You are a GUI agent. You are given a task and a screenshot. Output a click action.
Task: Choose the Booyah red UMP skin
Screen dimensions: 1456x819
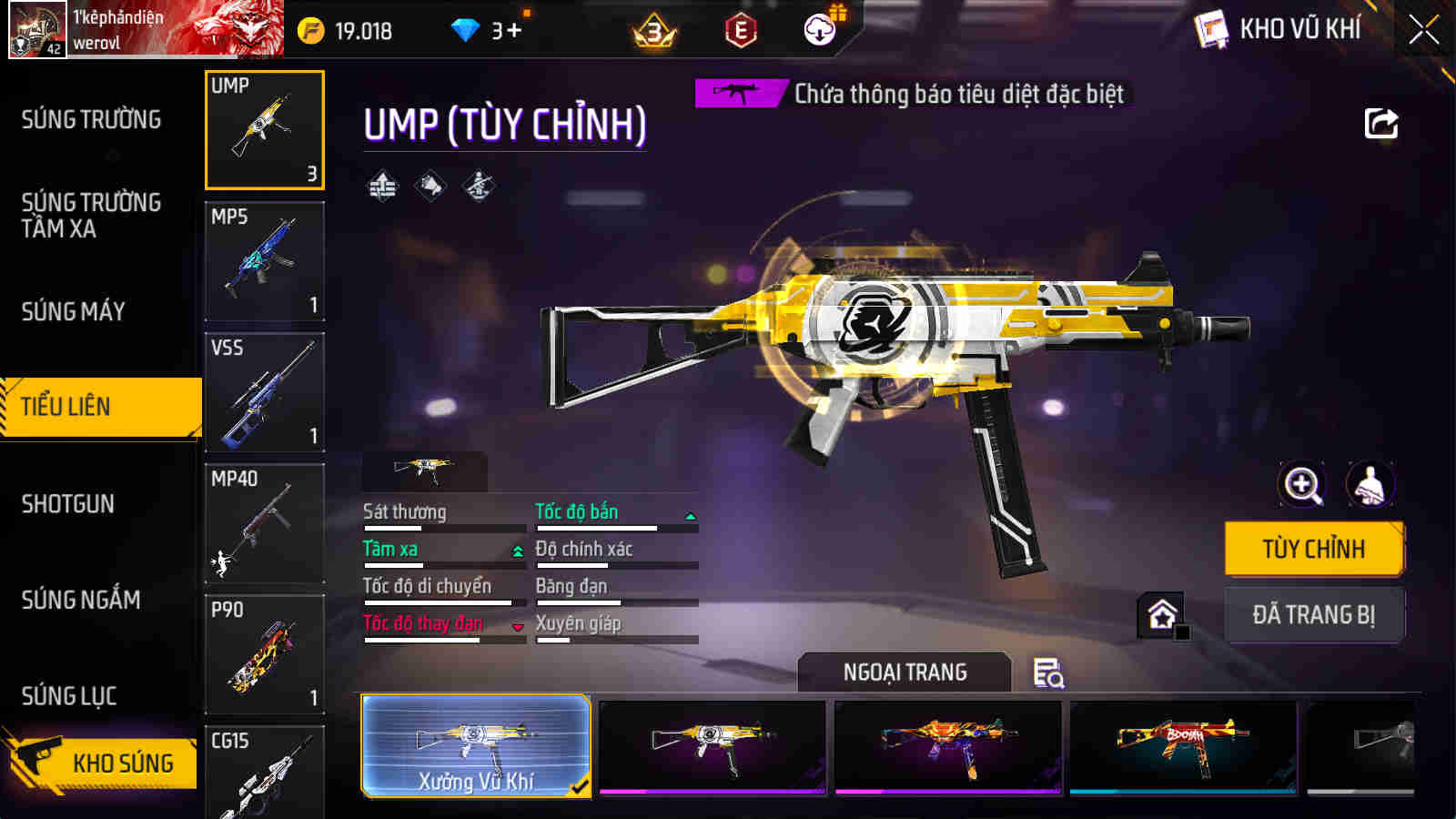(1183, 746)
